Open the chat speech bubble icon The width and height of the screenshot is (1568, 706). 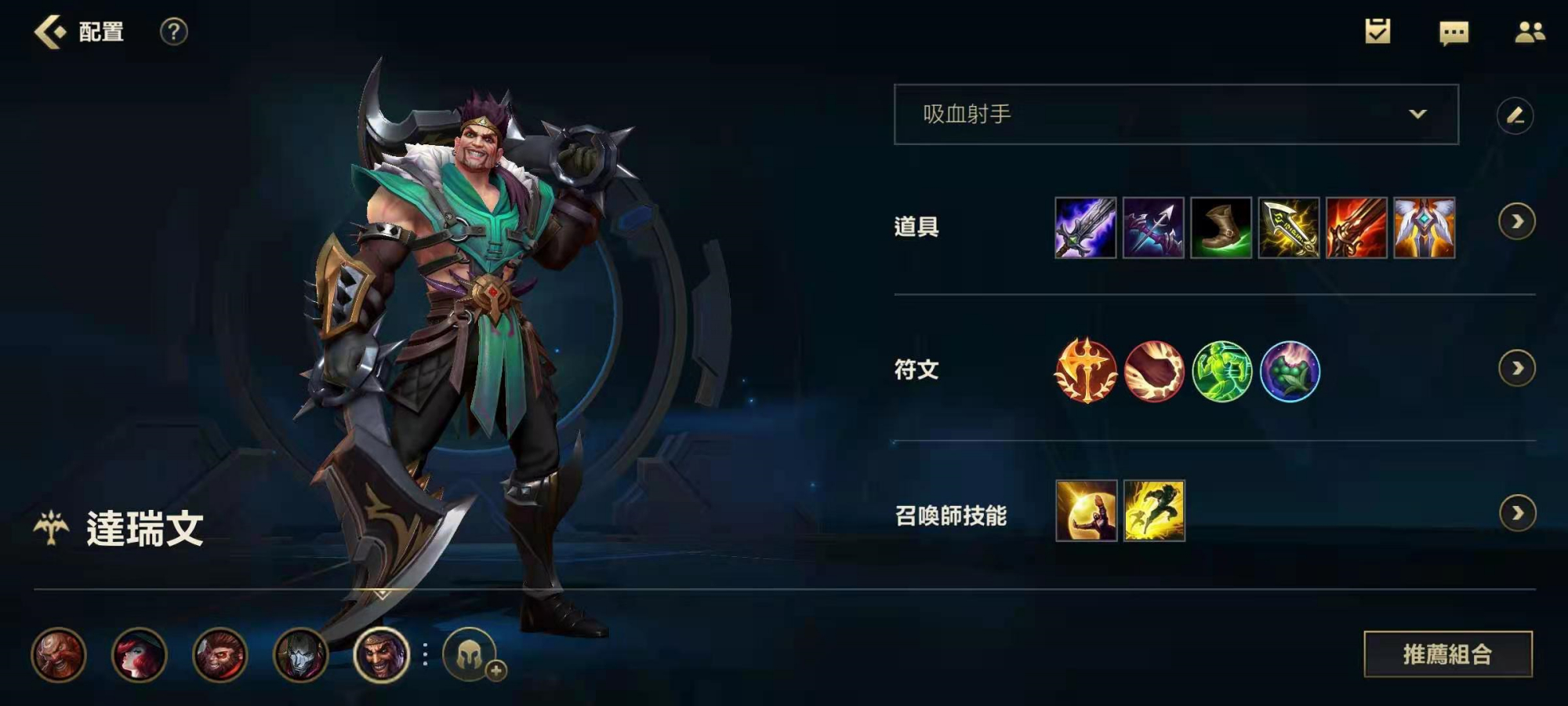[x=1454, y=32]
